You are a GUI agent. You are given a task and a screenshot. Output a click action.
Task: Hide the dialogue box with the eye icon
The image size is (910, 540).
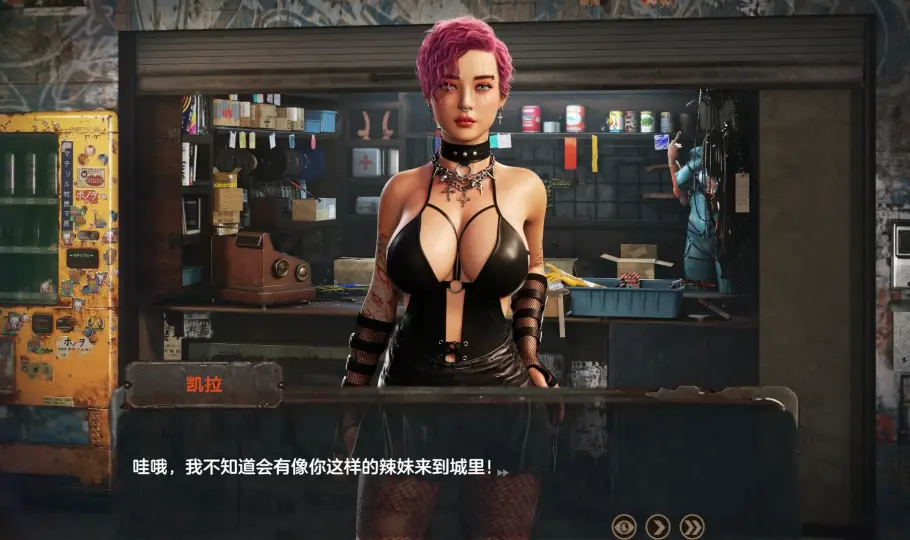click(x=624, y=526)
